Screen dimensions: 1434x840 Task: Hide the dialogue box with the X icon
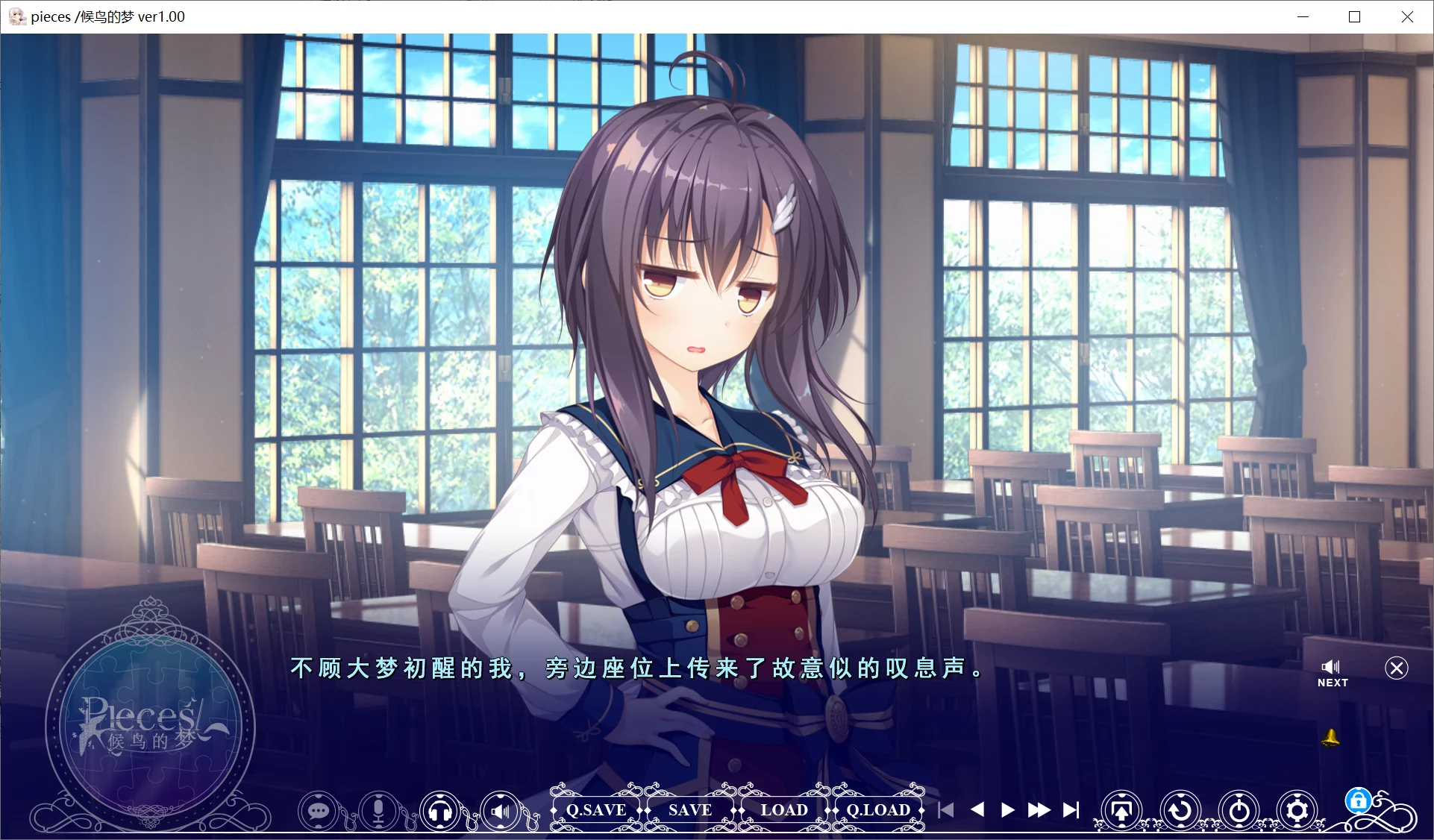[x=1396, y=668]
